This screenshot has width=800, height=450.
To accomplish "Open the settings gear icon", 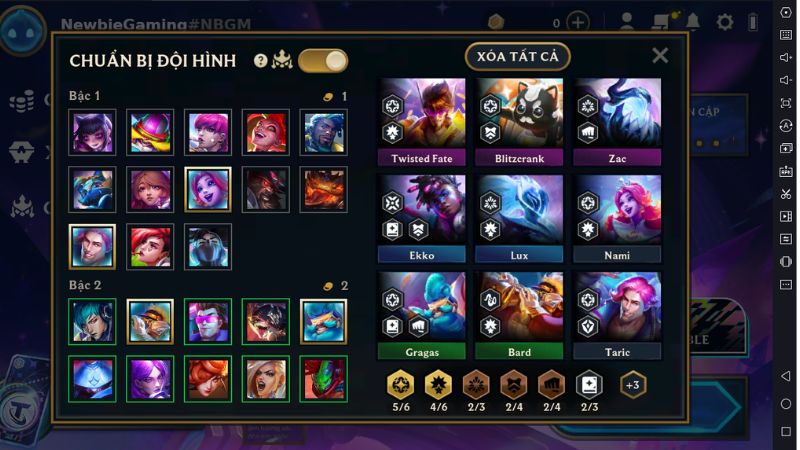I will [x=725, y=22].
